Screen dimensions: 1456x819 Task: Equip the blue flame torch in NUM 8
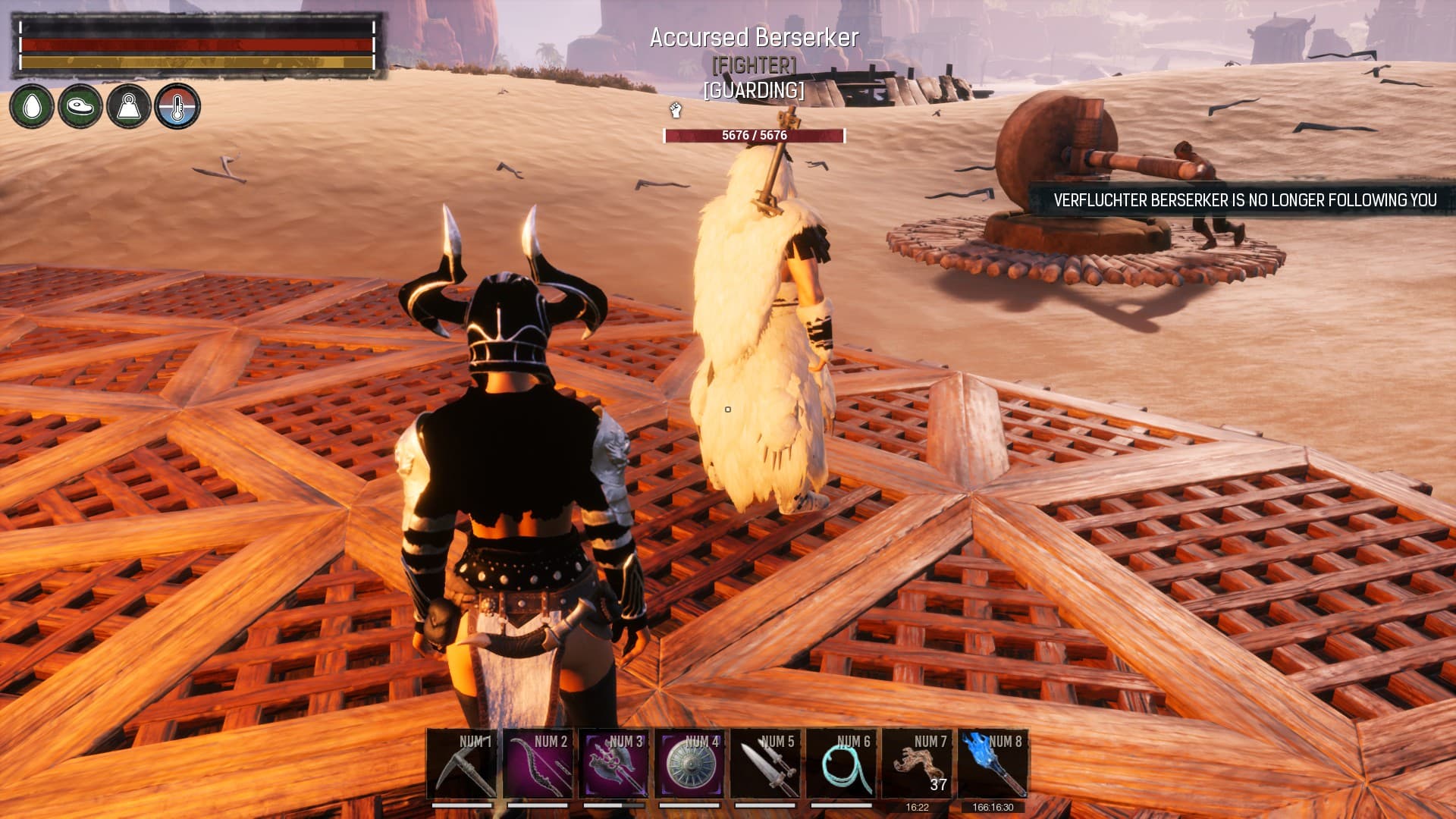[993, 763]
